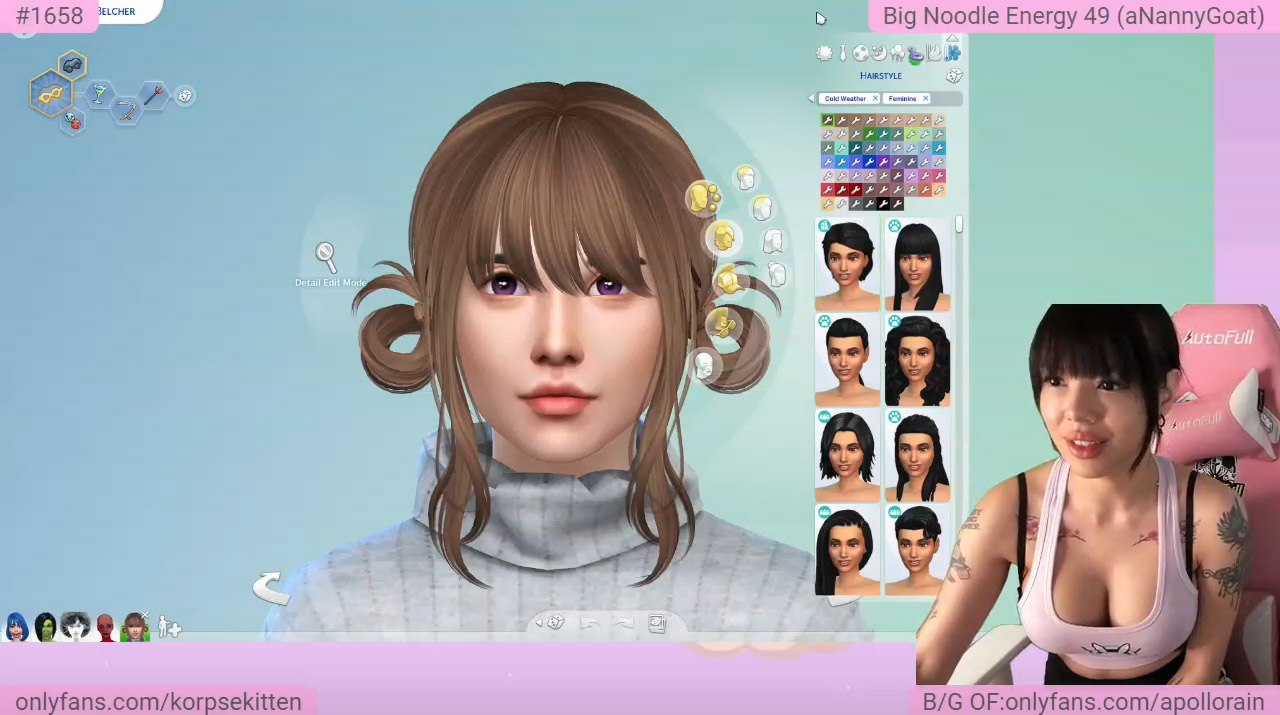Add a new sim to the household
This screenshot has width=1280, height=715.
pos(169,628)
